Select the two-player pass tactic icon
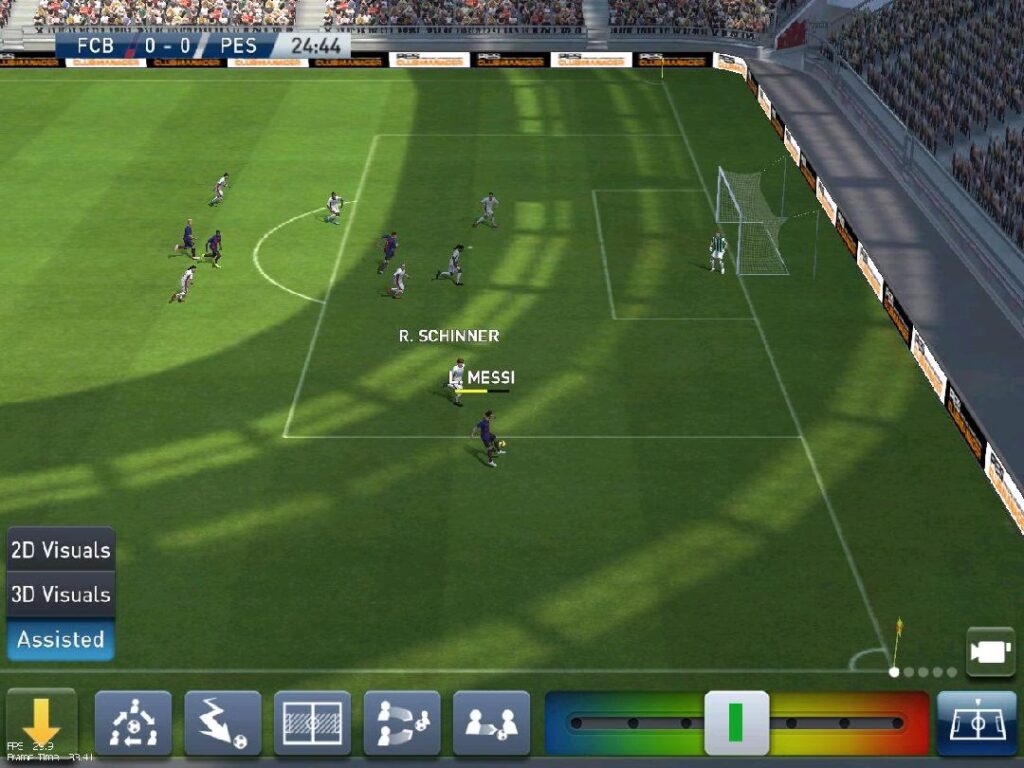 tap(491, 723)
